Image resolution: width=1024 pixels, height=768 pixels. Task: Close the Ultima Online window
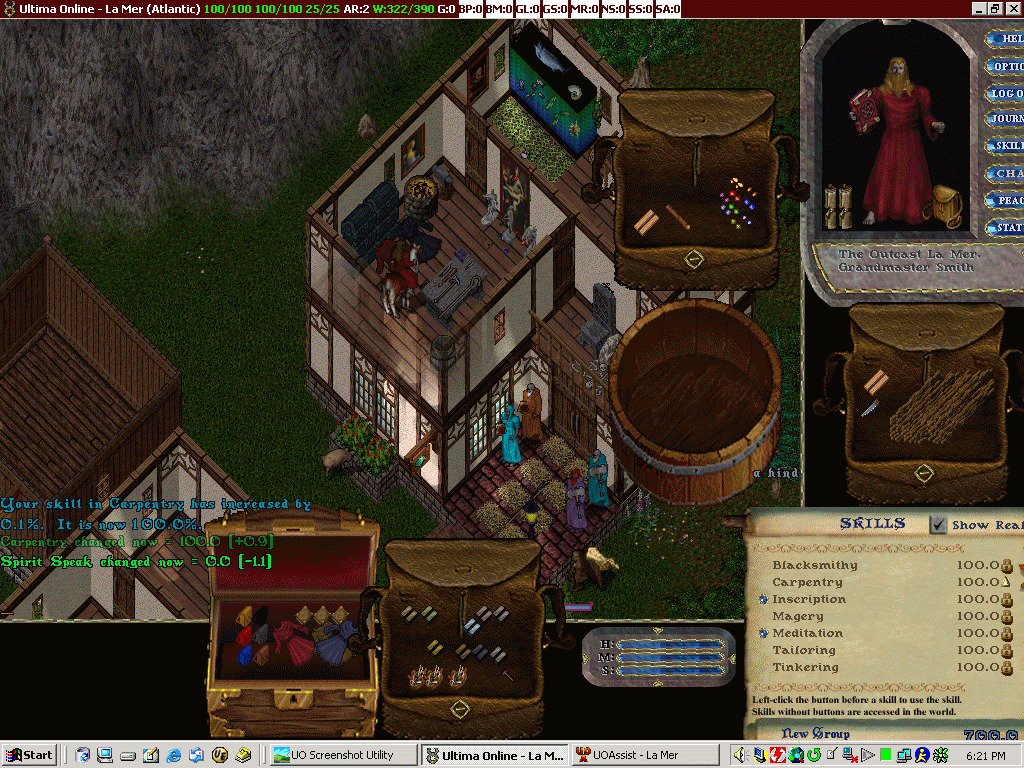click(x=1013, y=8)
